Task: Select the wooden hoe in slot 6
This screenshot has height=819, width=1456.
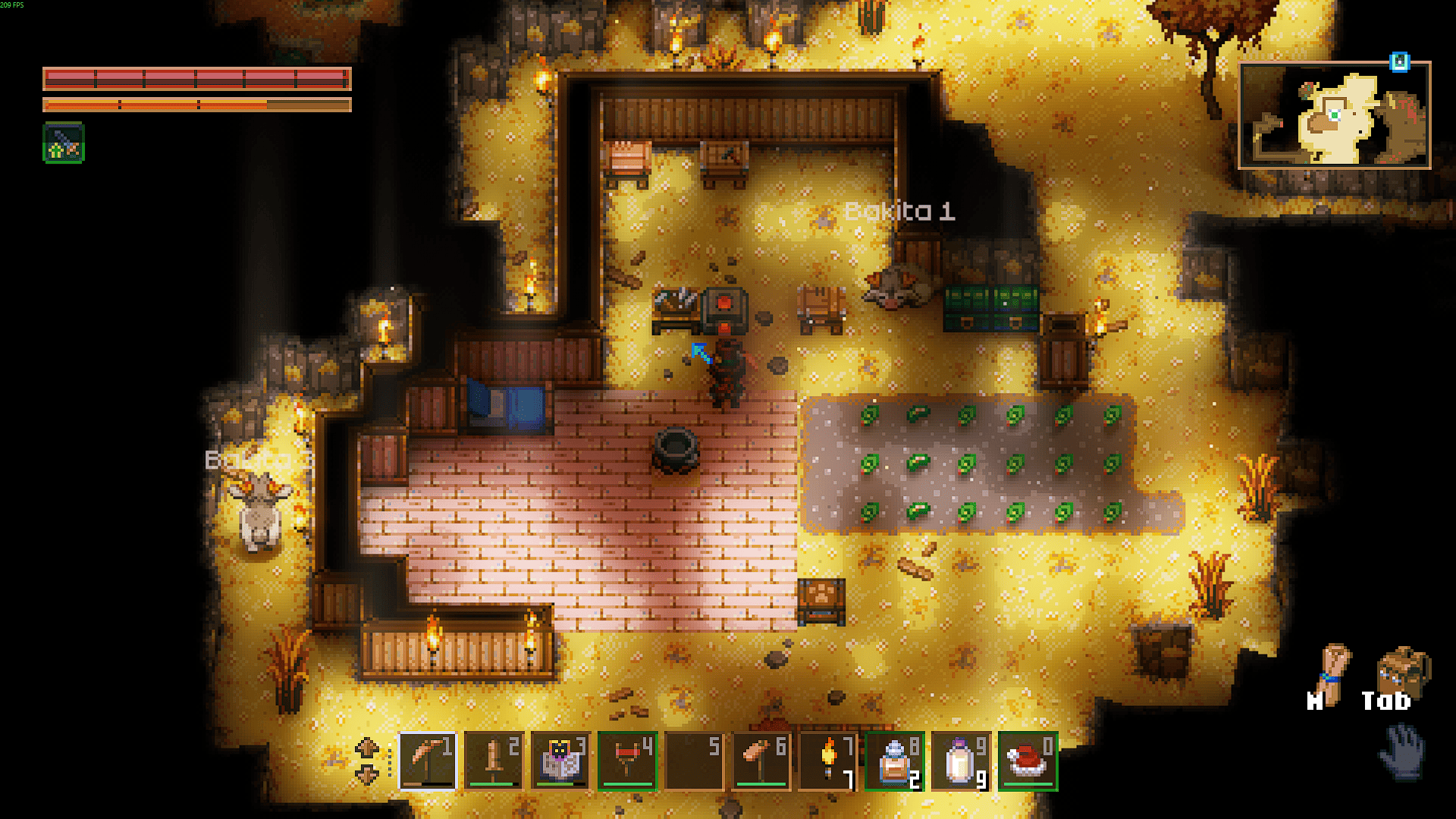Action: [x=761, y=761]
